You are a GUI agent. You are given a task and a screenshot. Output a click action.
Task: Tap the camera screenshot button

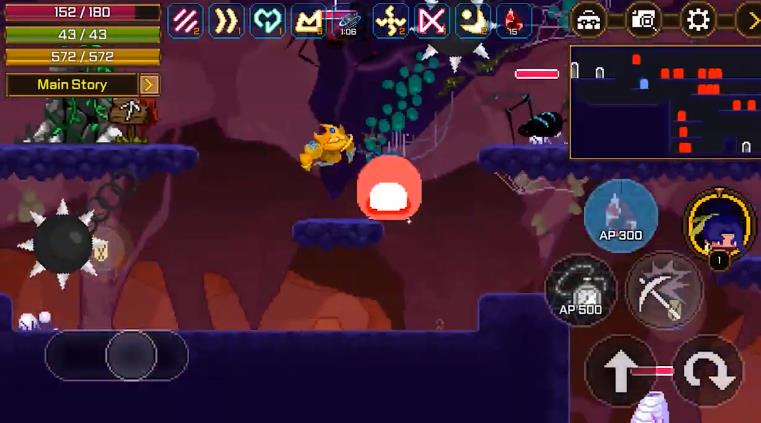643,20
